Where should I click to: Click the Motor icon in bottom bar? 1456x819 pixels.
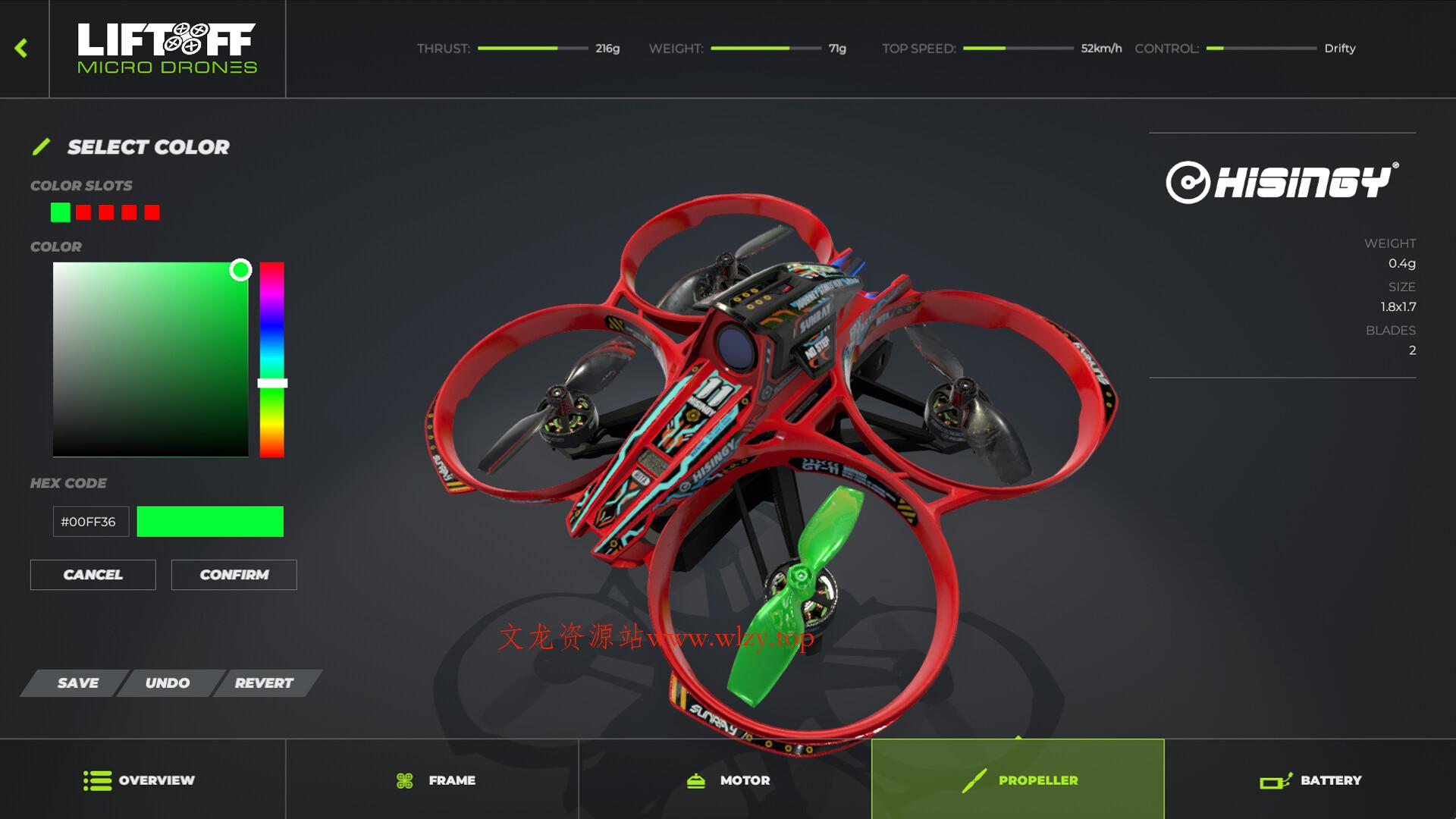tap(695, 780)
